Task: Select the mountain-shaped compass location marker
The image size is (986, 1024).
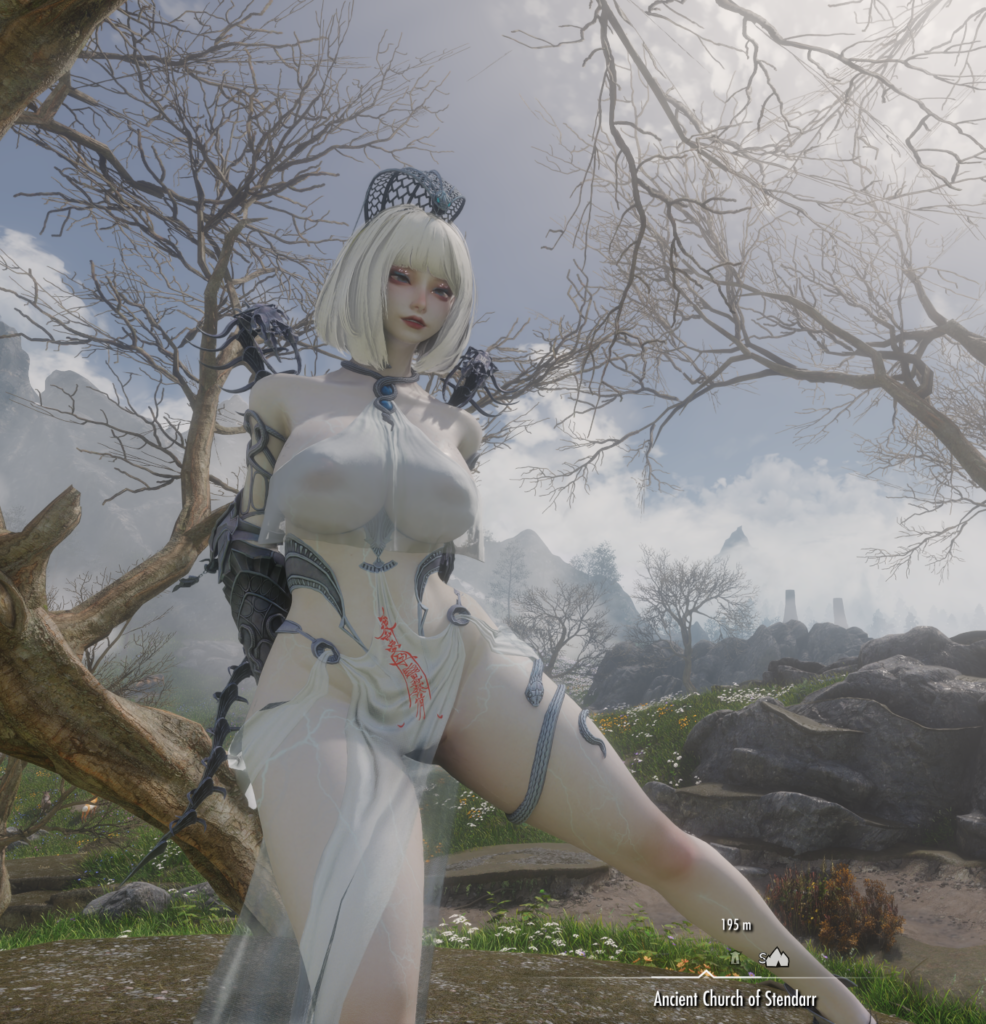Action: pos(777,957)
